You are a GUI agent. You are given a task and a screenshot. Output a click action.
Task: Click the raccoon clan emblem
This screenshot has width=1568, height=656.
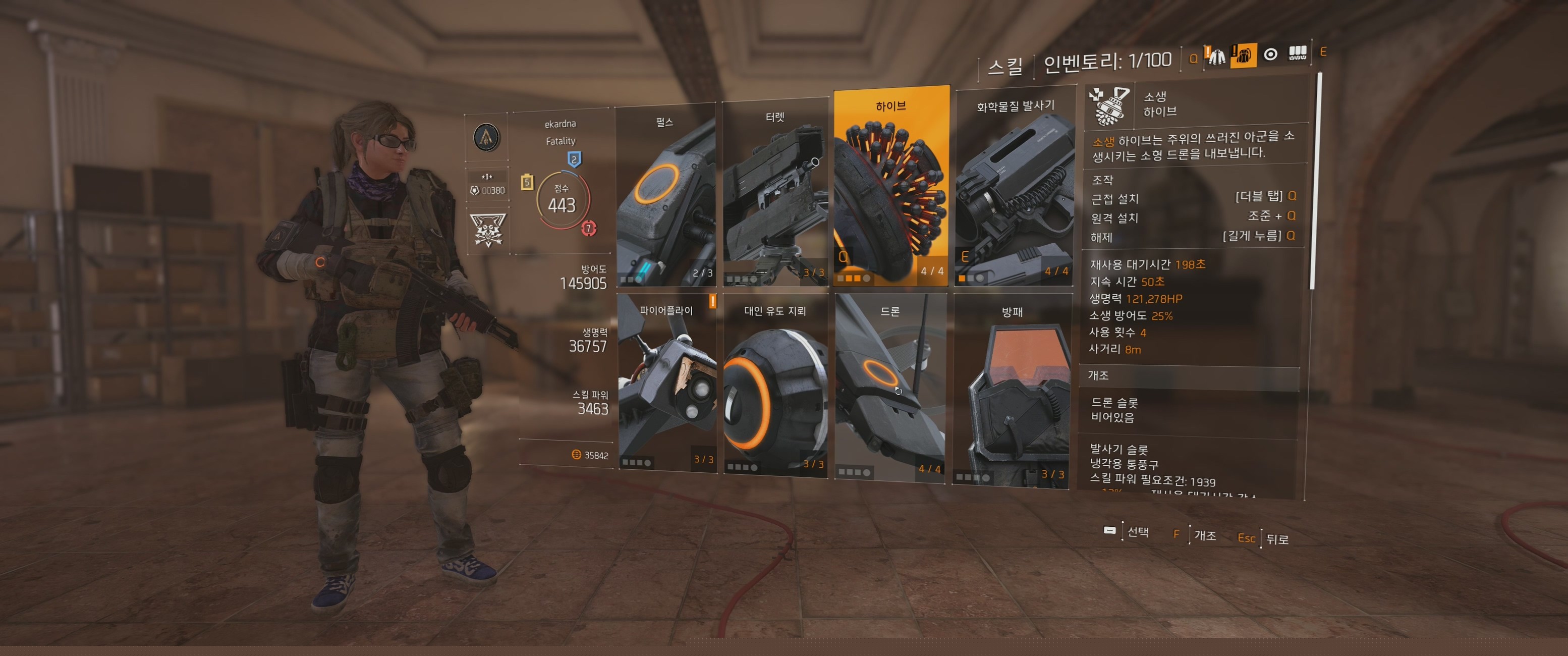[487, 230]
